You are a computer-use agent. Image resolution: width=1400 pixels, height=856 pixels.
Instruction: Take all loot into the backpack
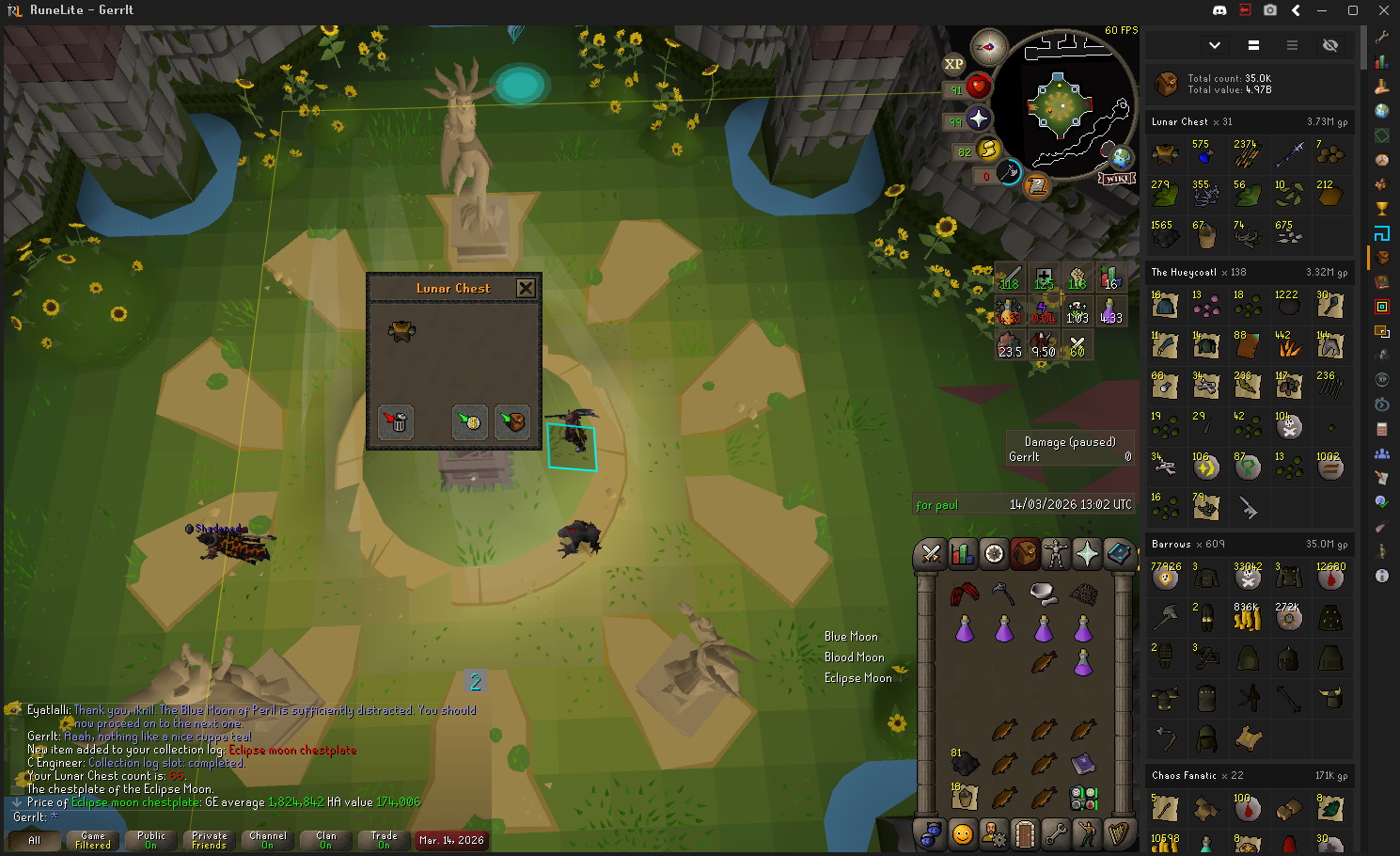pyautogui.click(x=511, y=421)
